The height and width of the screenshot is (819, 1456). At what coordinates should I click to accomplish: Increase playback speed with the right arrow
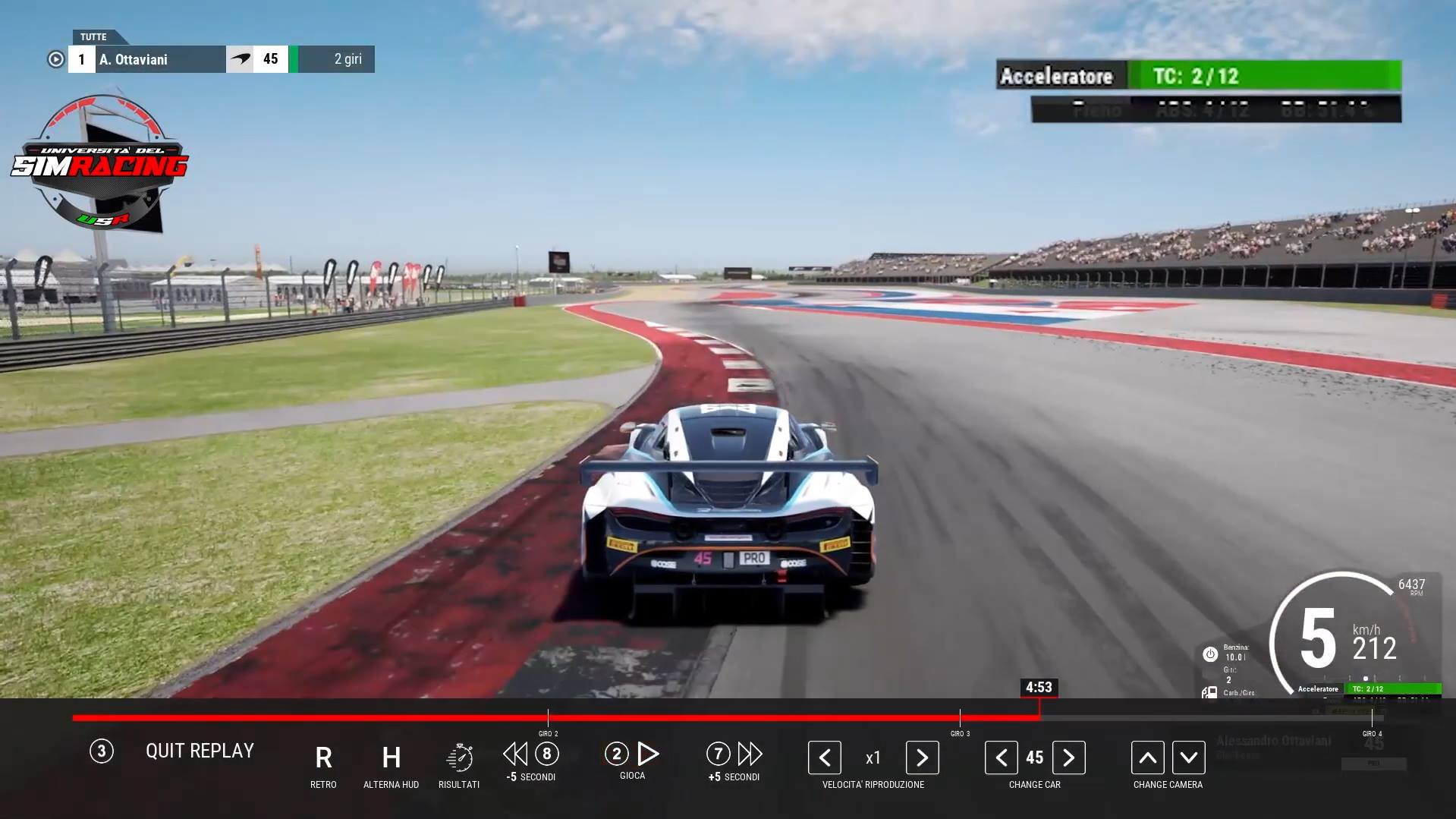[x=922, y=758]
